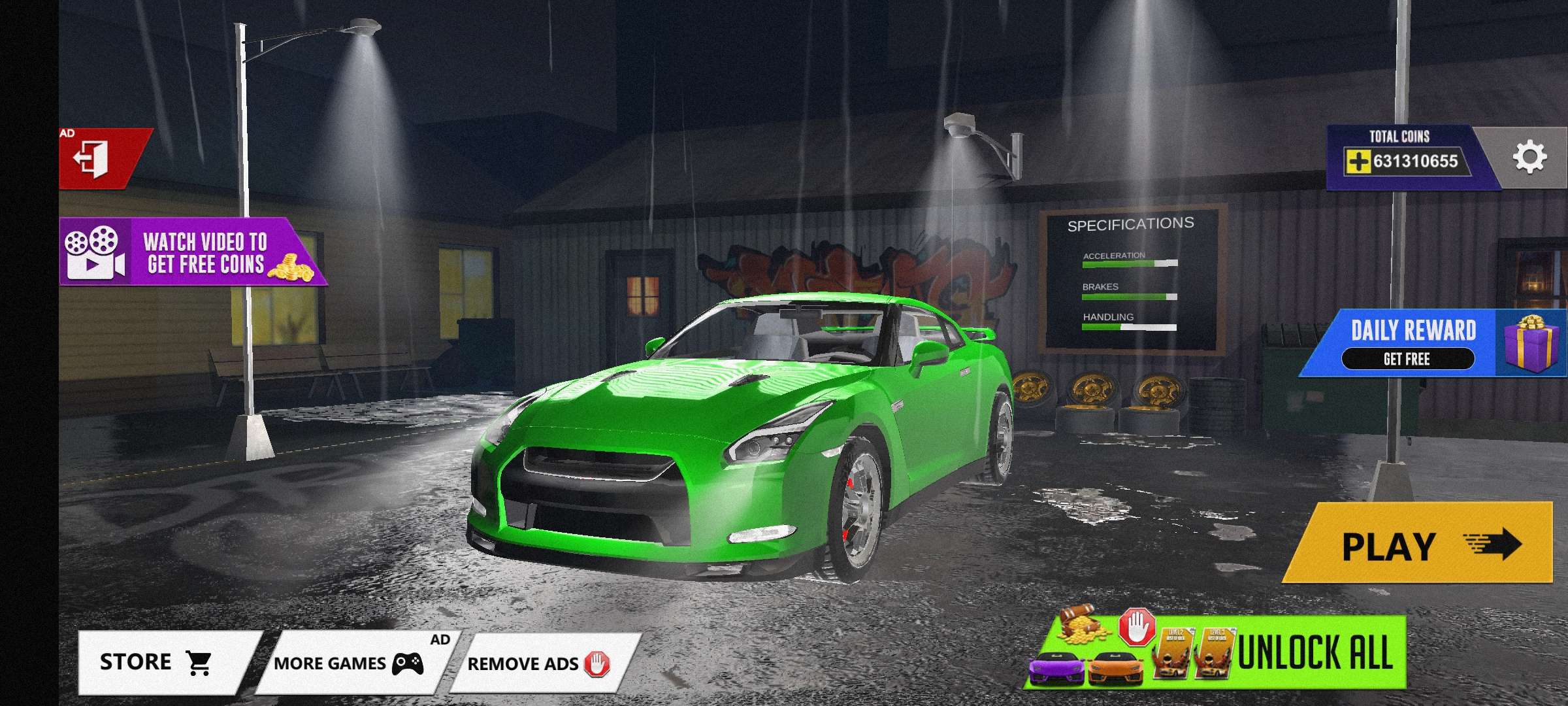Click the shopping cart icon on Store
This screenshot has width=1568, height=706.
tap(199, 661)
